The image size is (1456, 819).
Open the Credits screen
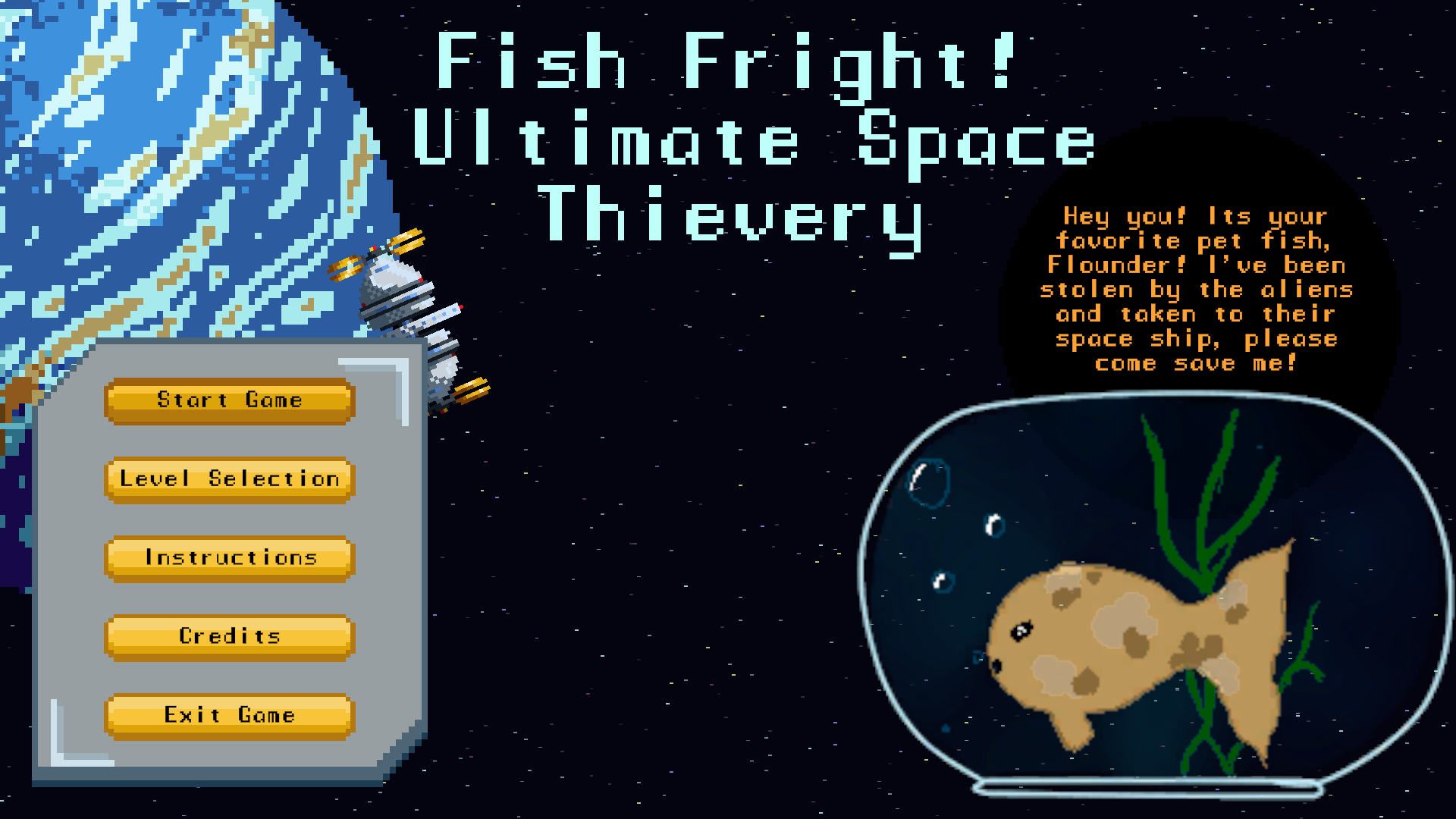pyautogui.click(x=229, y=637)
